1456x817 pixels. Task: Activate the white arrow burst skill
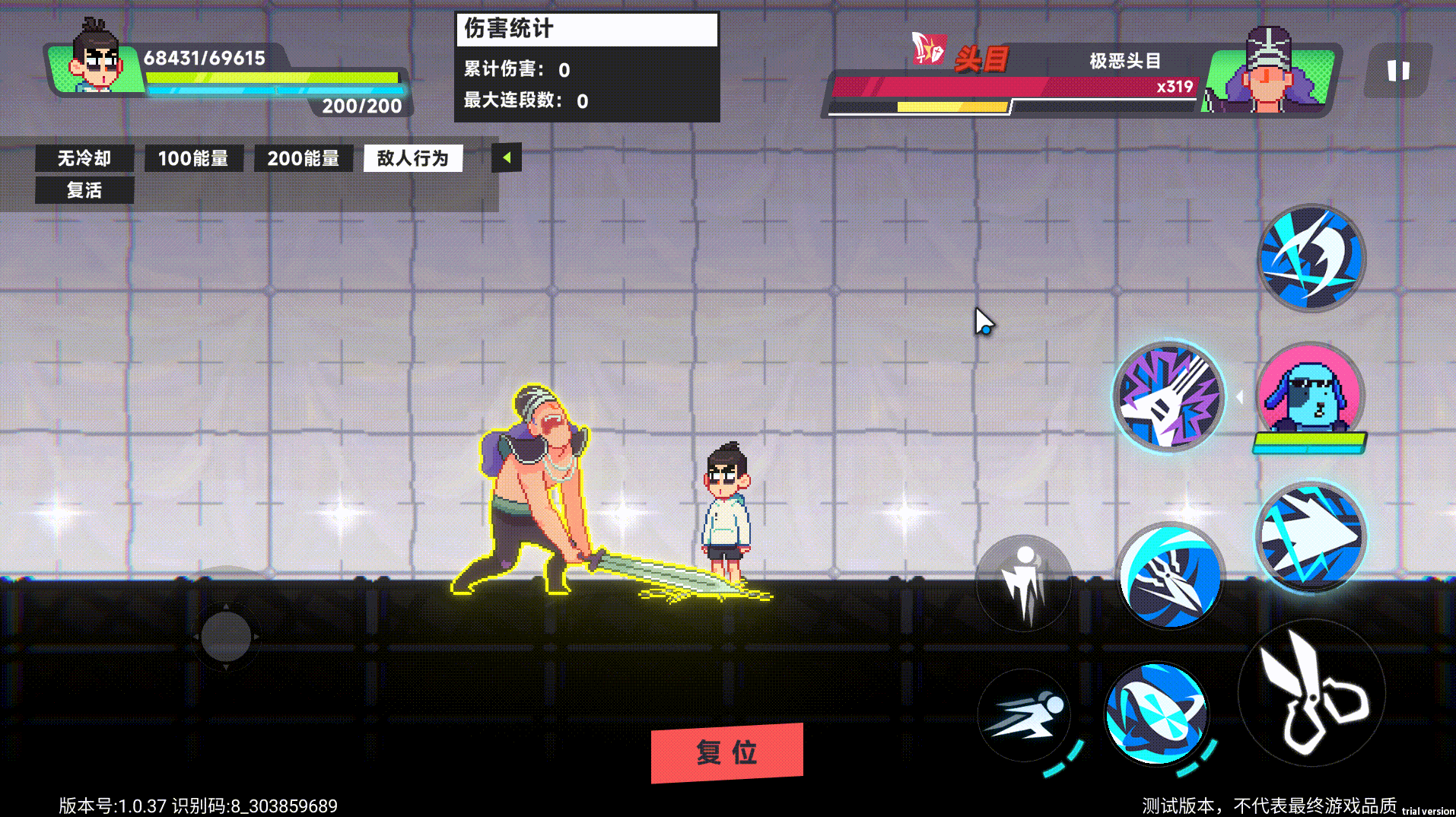[1310, 538]
